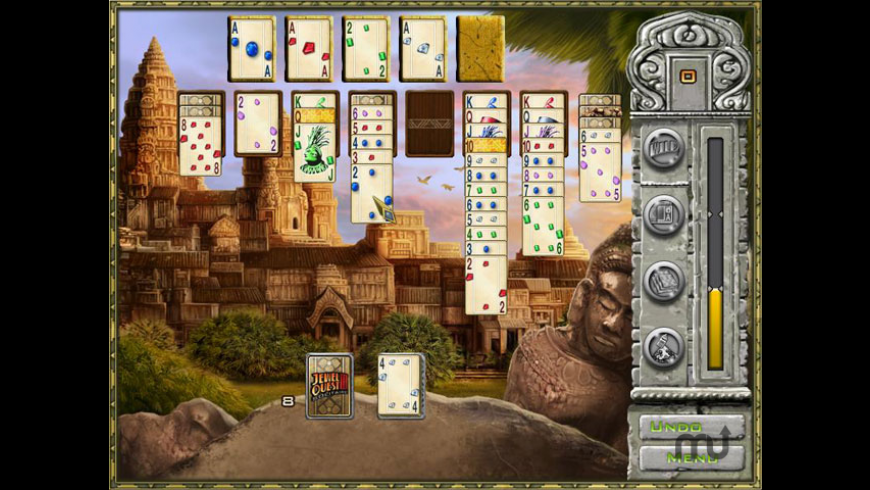This screenshot has width=870, height=490.
Task: Draw from the Jewel Quest stock deck
Action: pos(329,385)
